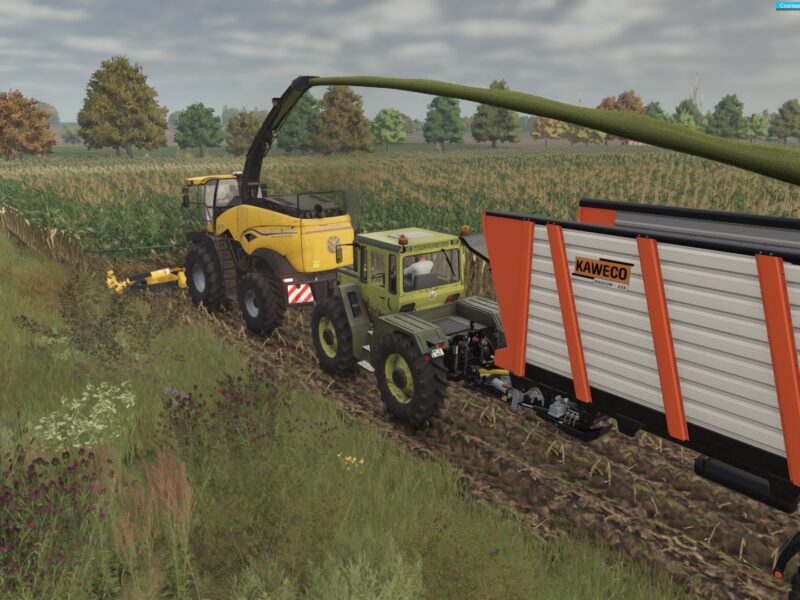The width and height of the screenshot is (800, 600).
Task: Click the cyan Courseplay label
Action: [788, 5]
